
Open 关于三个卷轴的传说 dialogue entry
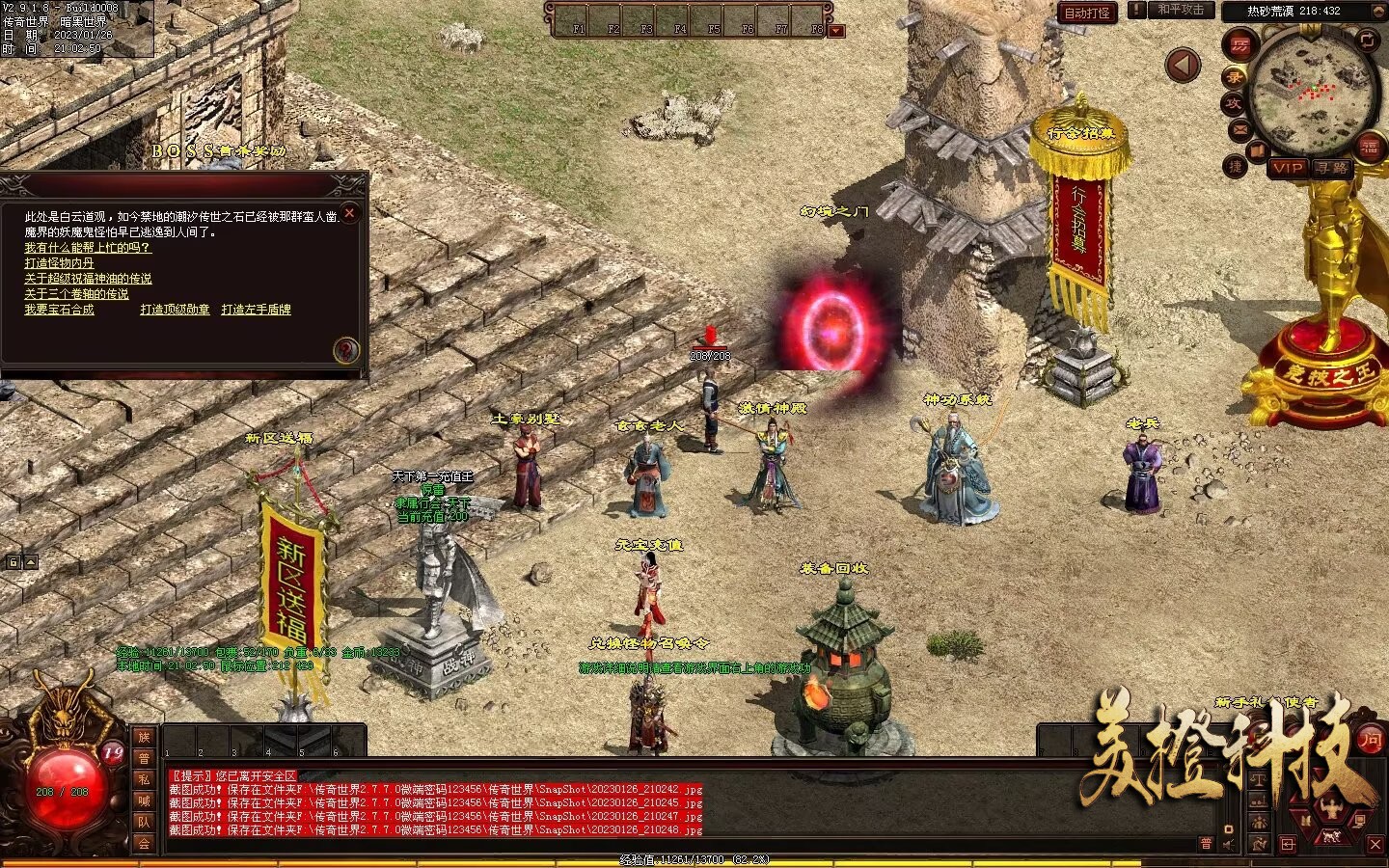coord(76,294)
